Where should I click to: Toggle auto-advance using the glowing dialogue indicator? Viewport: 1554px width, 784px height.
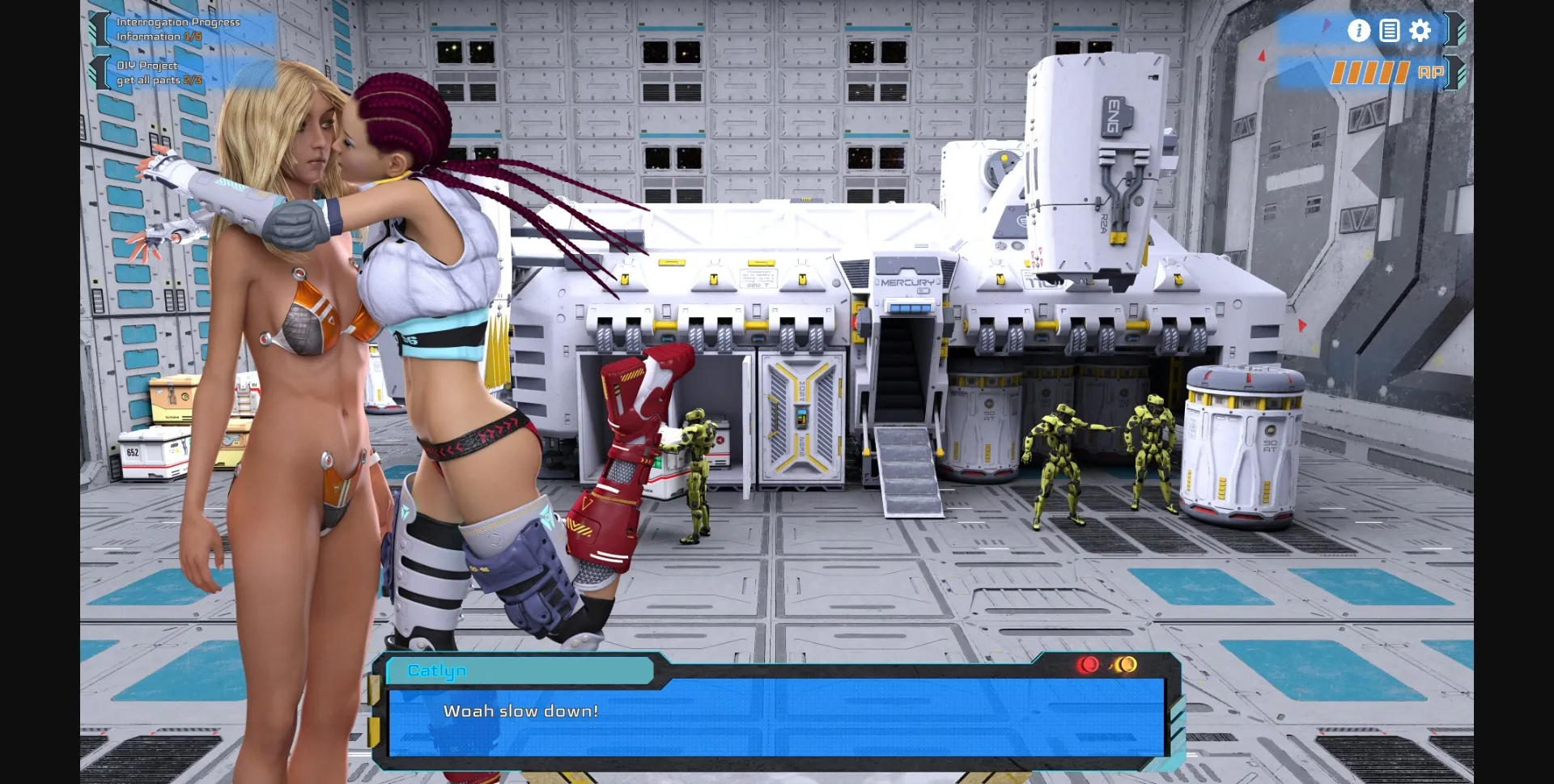1127,664
